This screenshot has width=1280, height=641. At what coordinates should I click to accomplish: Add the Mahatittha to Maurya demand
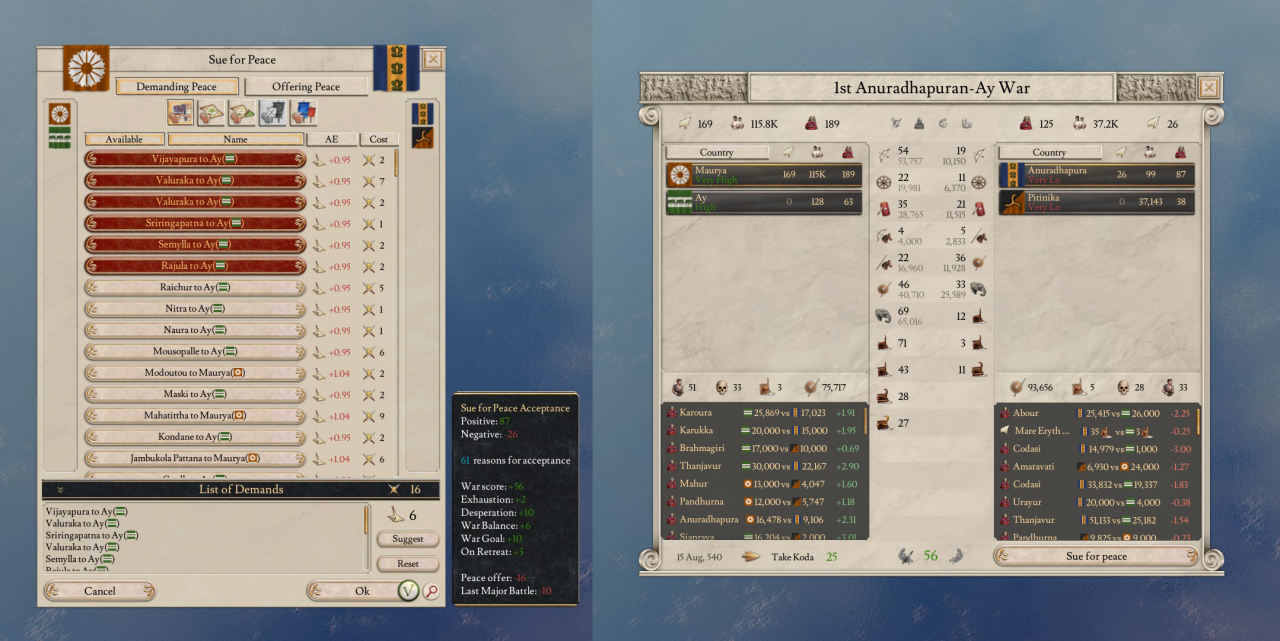tap(195, 415)
